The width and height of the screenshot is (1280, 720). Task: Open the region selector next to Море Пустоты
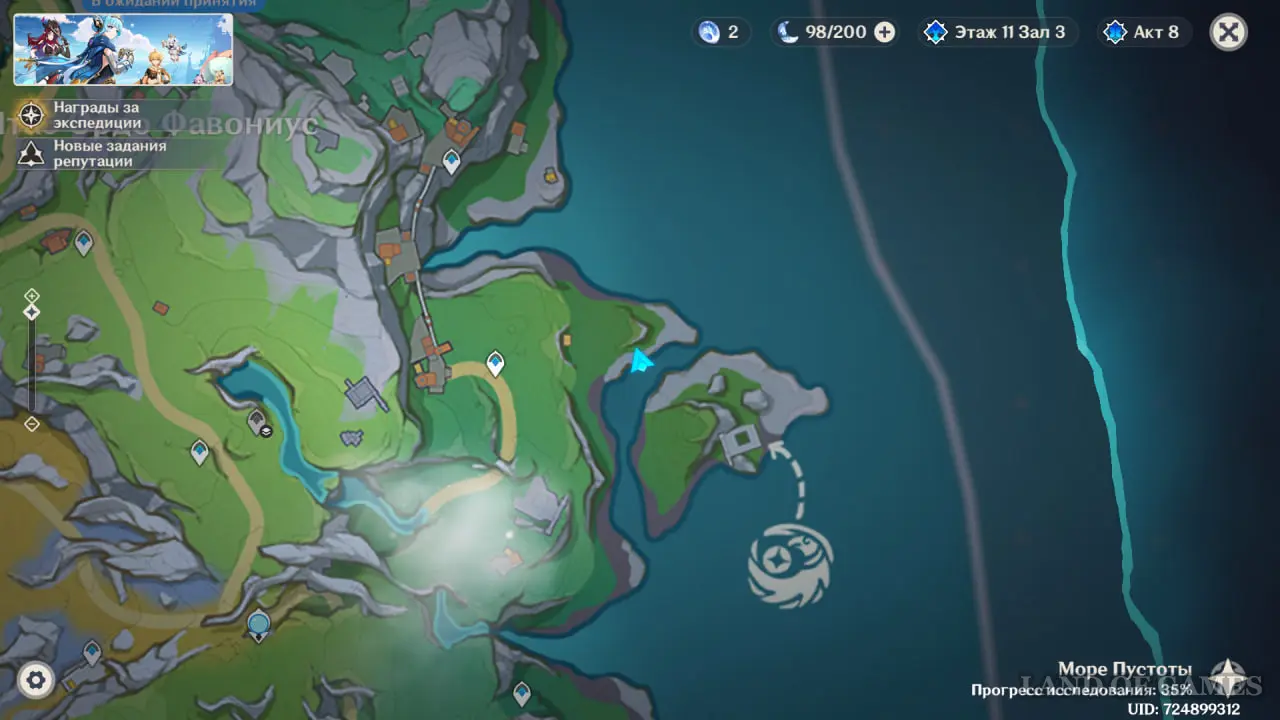pos(1226,677)
